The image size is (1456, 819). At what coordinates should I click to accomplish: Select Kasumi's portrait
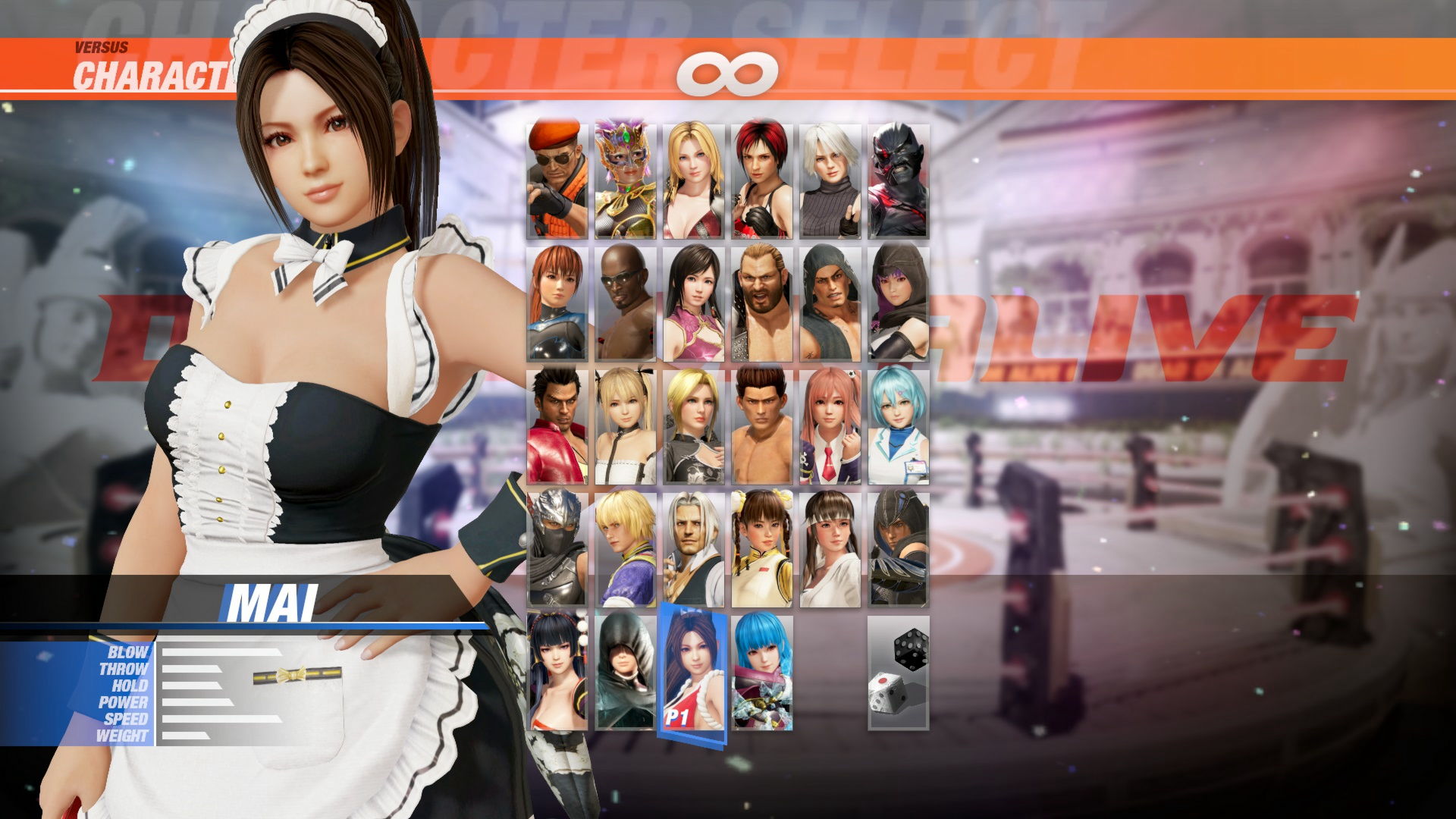point(557,303)
